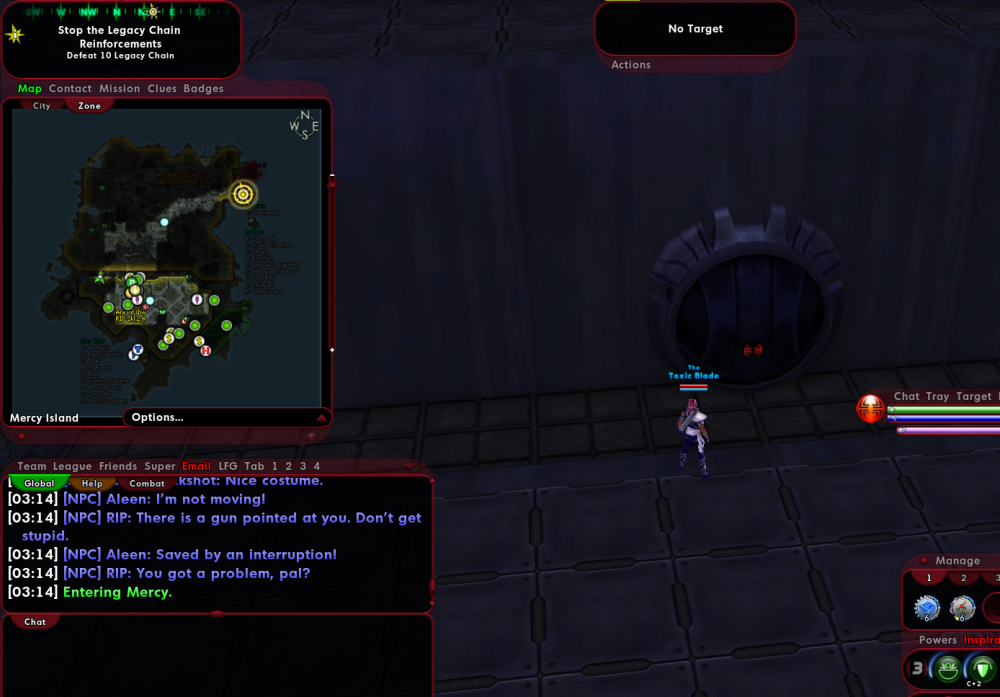1000x697 pixels.
Task: Open the Contact tab in the navigation window
Action: 70,89
